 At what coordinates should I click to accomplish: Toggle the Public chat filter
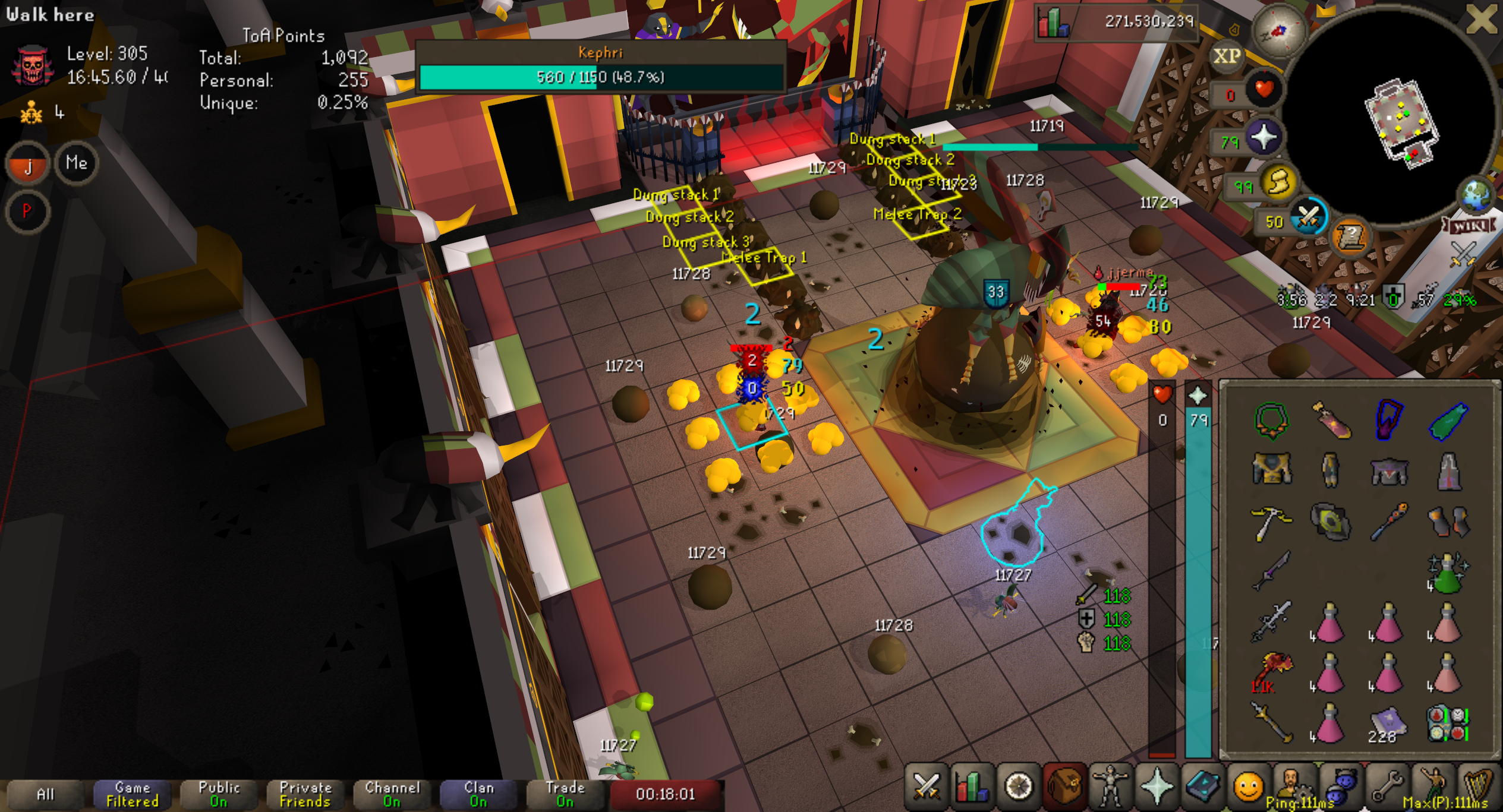(219, 794)
